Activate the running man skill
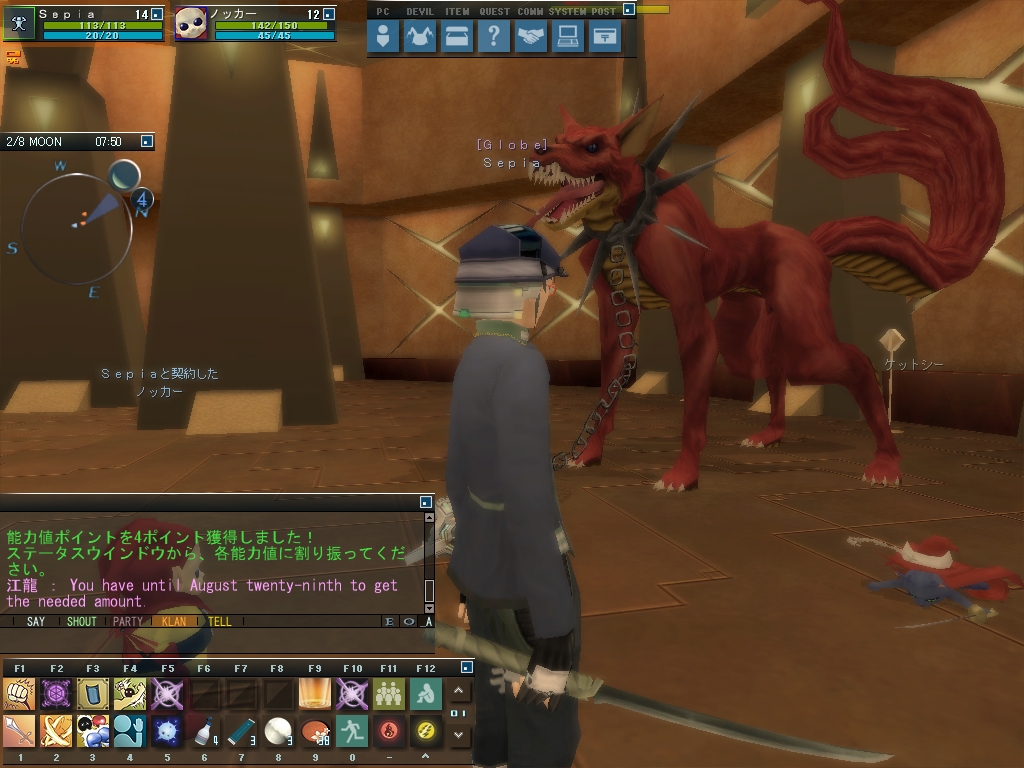1024x768 pixels. click(x=352, y=731)
